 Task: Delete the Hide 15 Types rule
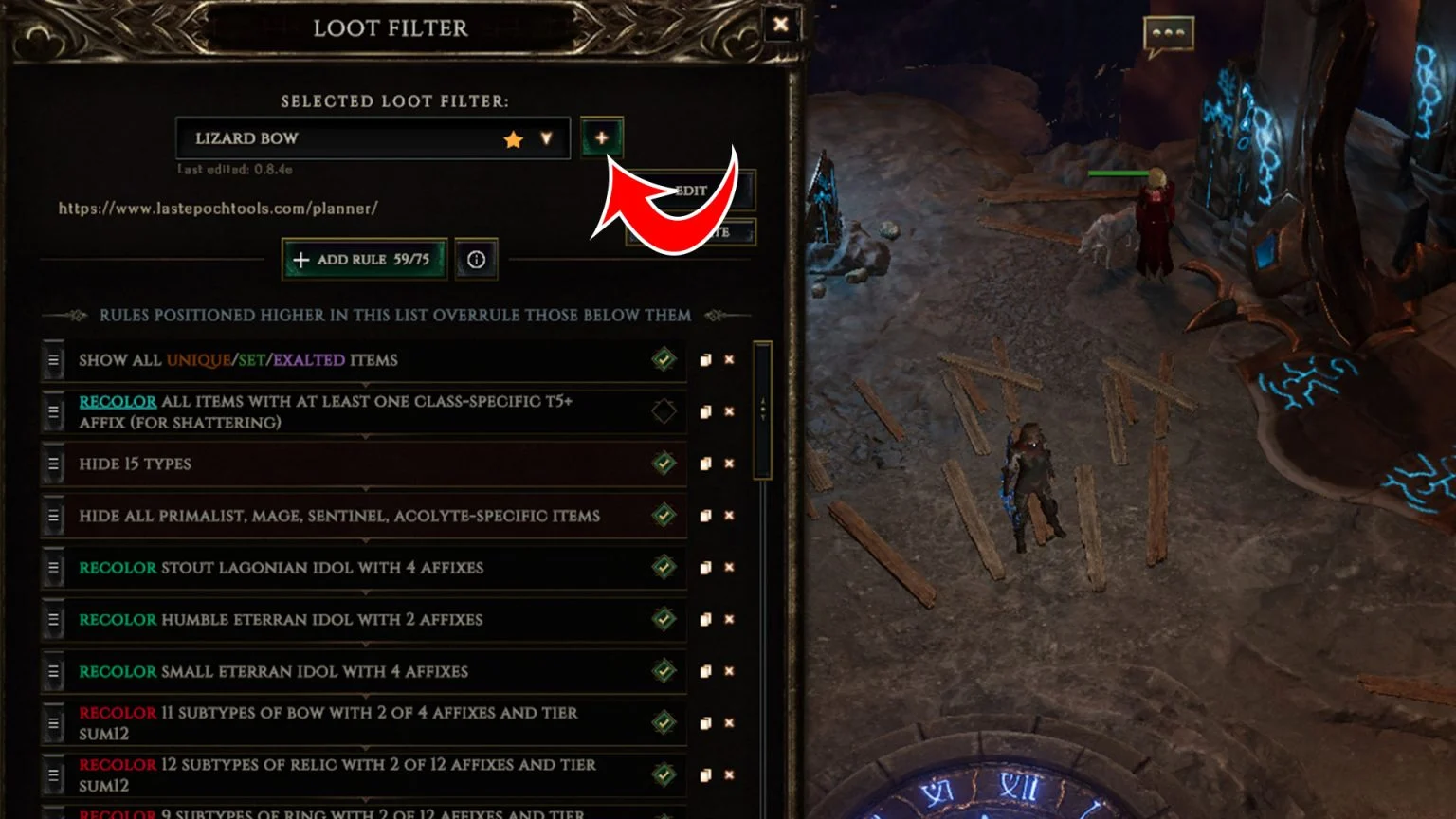[x=728, y=464]
